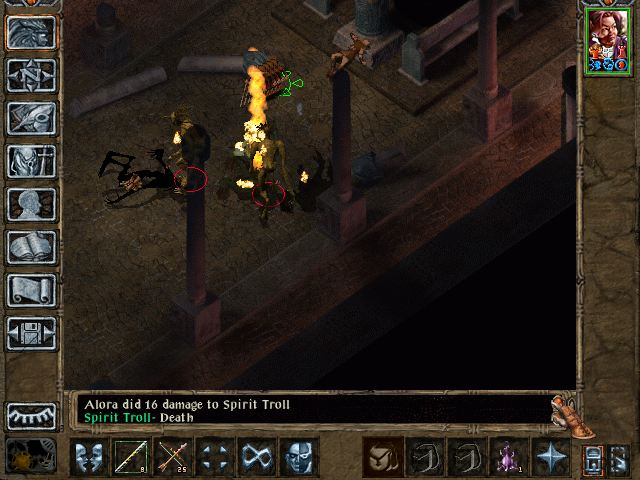Viewport: 640px width, 480px height.
Task: Click the four-arrows action button
Action: coord(215,457)
